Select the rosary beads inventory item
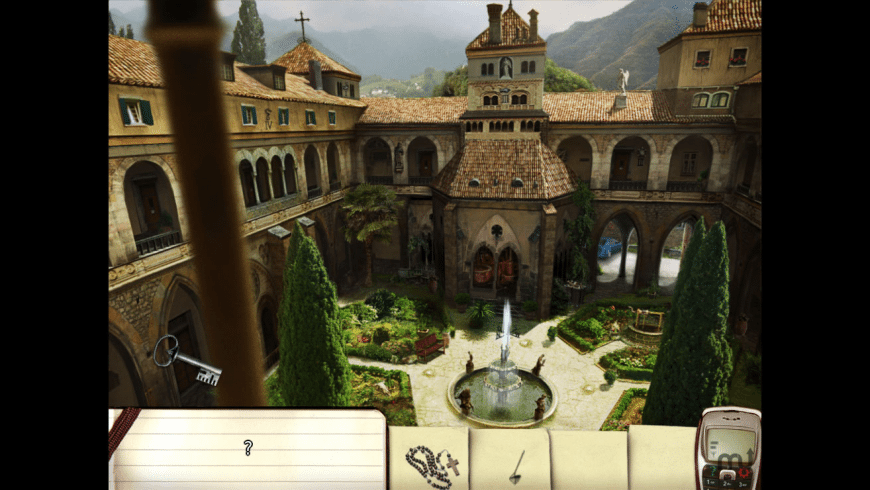The image size is (870, 490). coord(431,462)
